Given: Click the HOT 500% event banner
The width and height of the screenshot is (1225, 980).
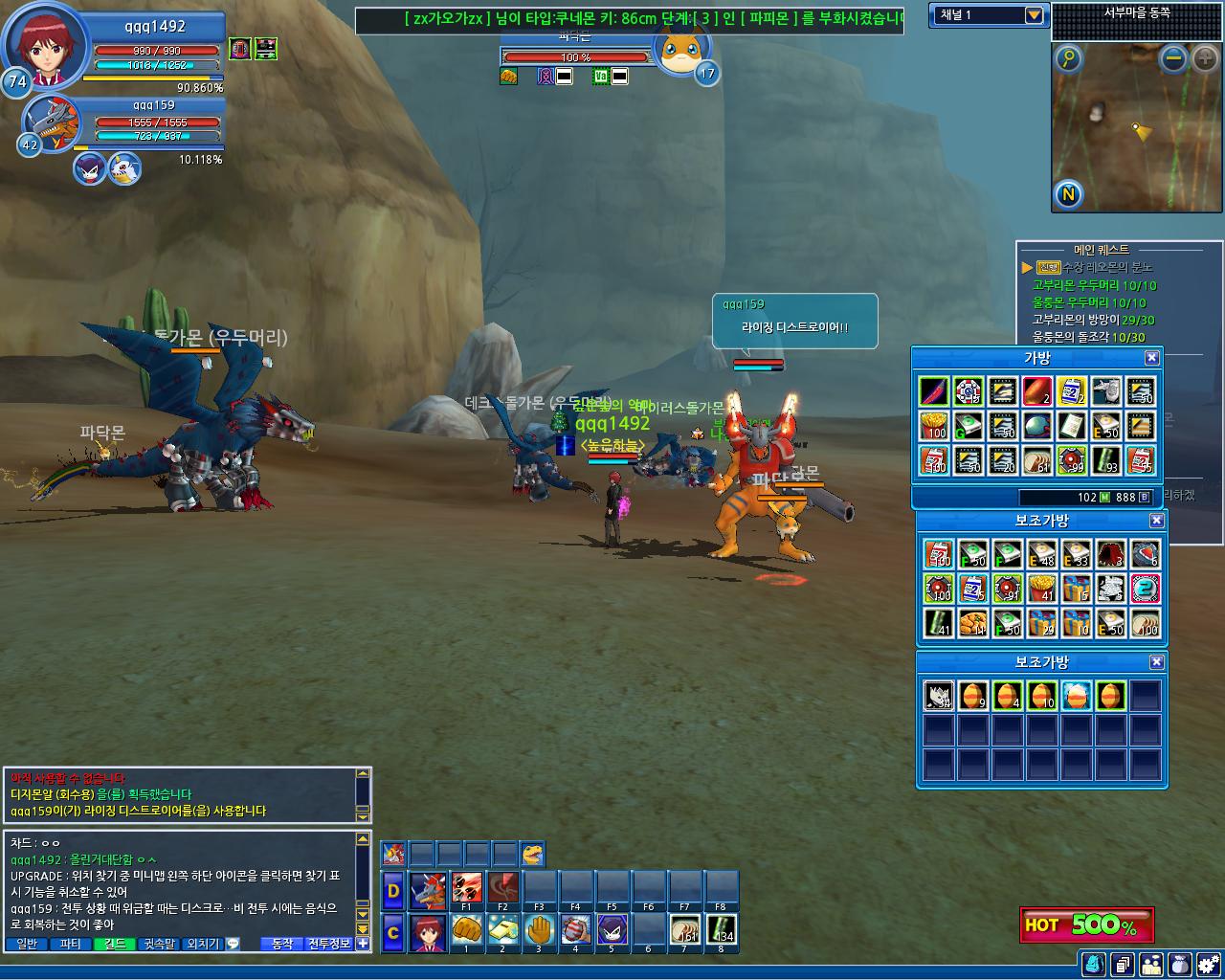Looking at the screenshot, I should (1086, 924).
